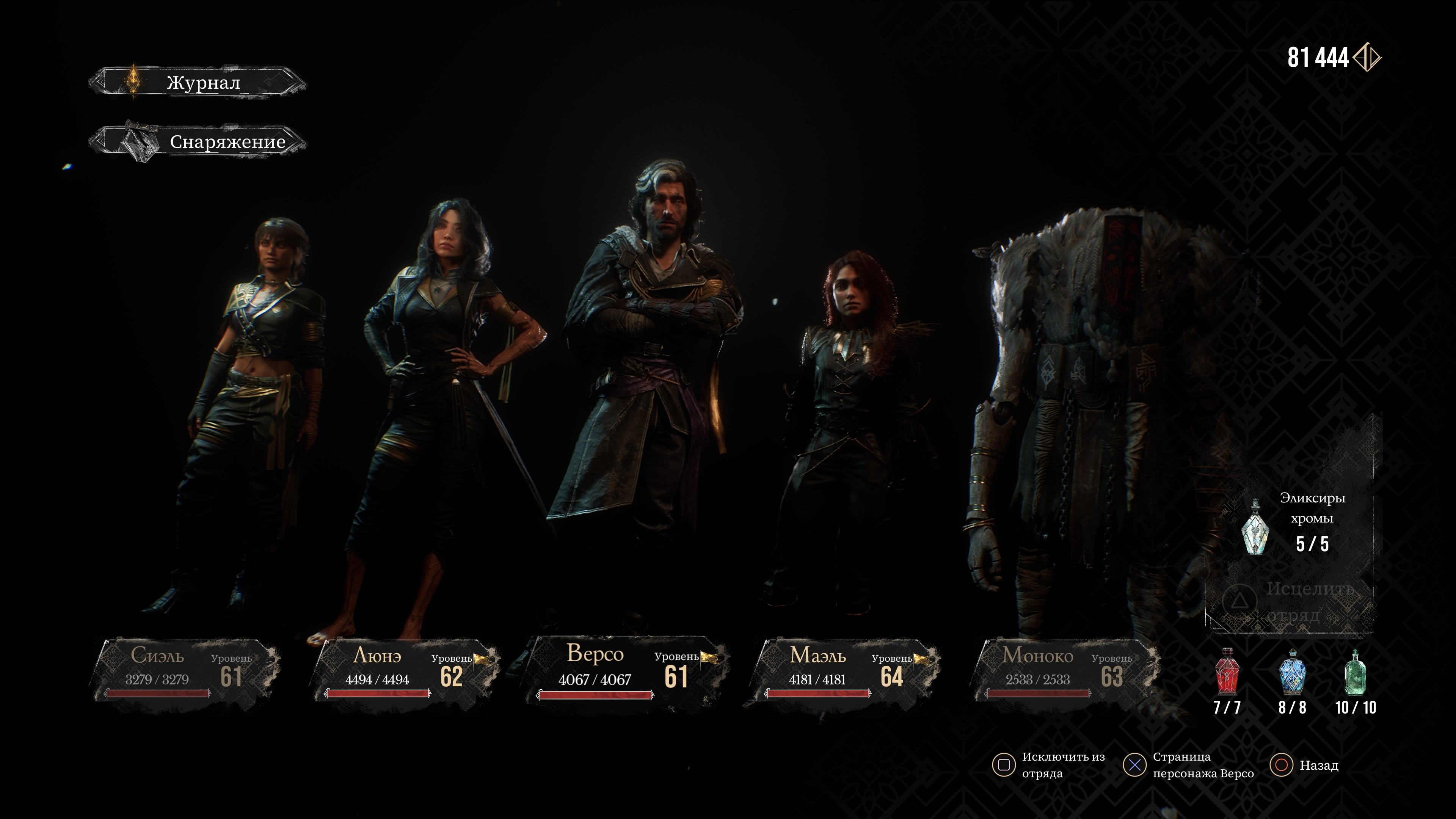This screenshot has width=1456, height=819.
Task: Open Страница персонажа Версо
Action: [x=1189, y=765]
